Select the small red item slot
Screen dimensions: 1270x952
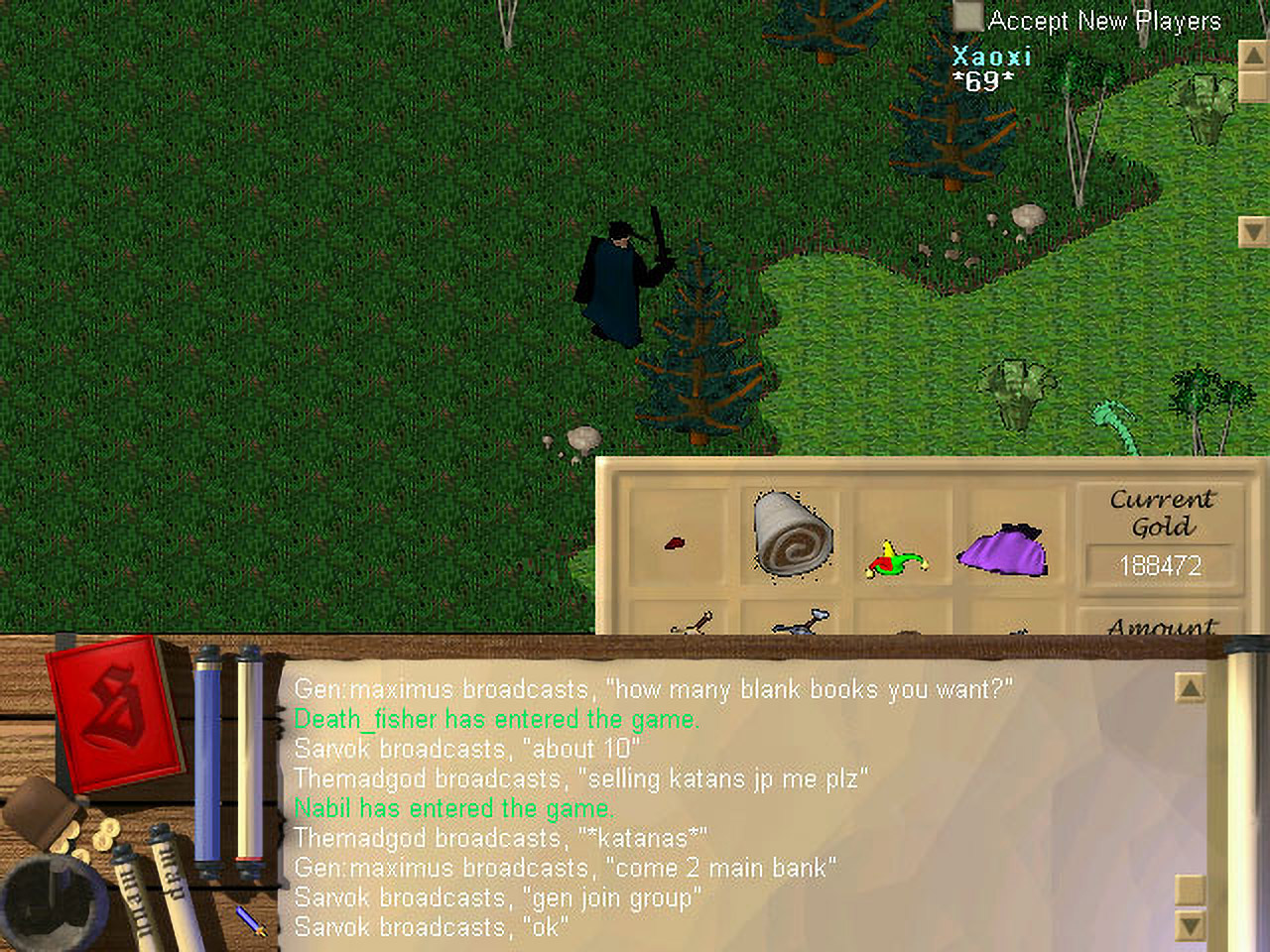(x=675, y=542)
